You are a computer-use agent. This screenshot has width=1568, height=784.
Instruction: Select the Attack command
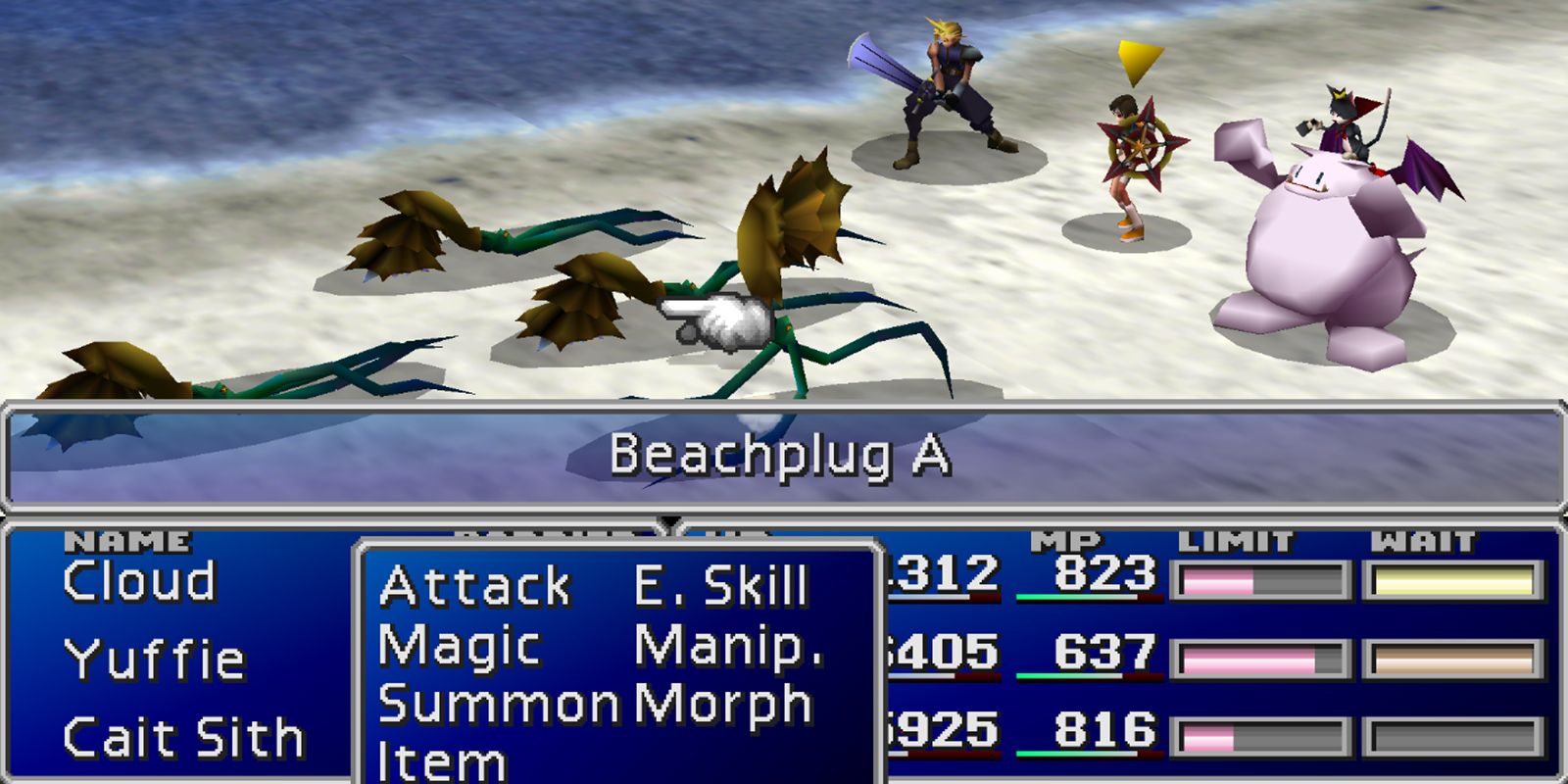pos(474,587)
